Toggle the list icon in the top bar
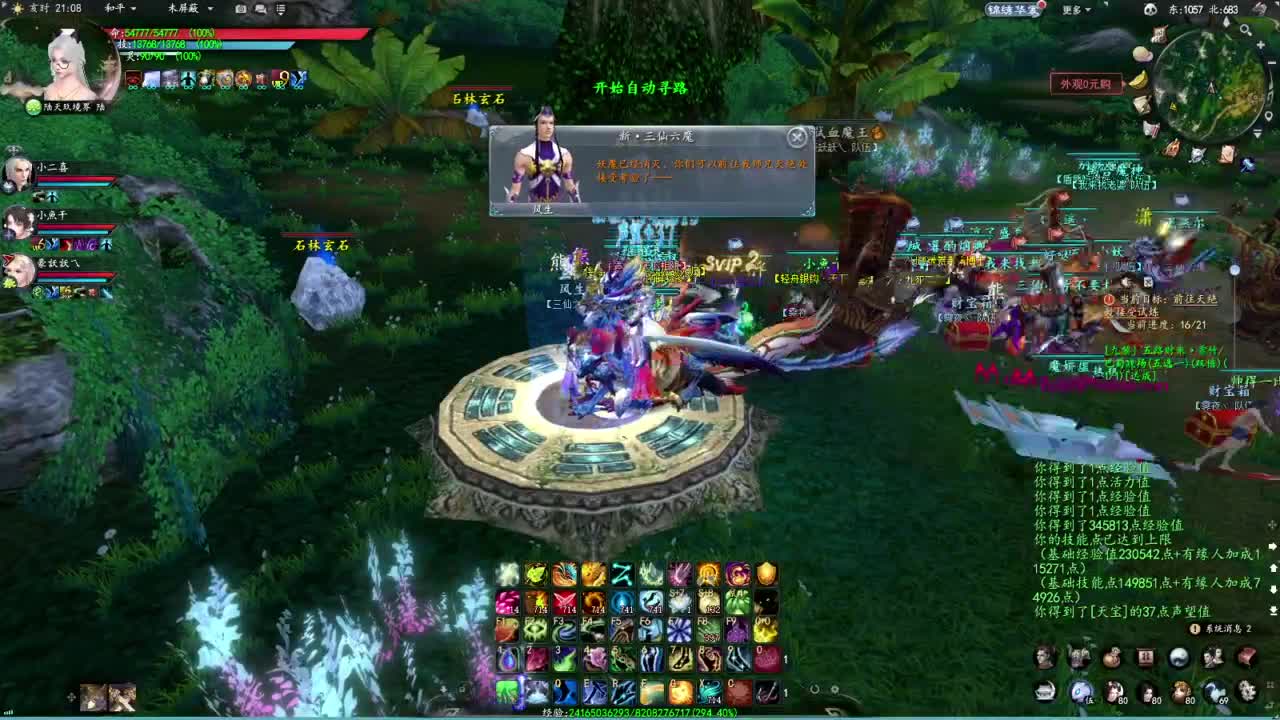The image size is (1280, 720). [x=279, y=9]
